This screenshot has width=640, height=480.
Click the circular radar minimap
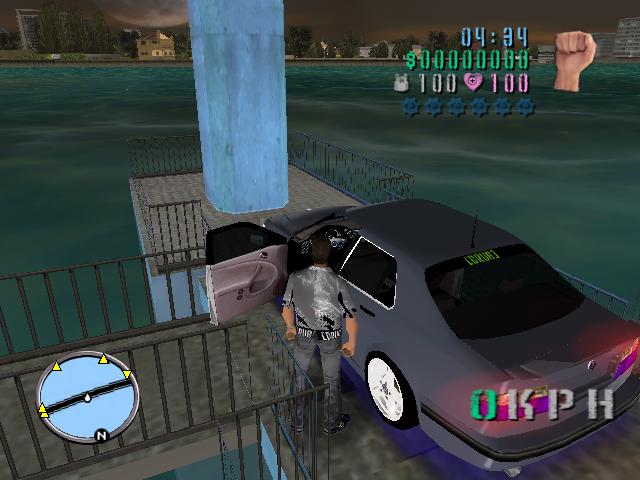click(85, 397)
